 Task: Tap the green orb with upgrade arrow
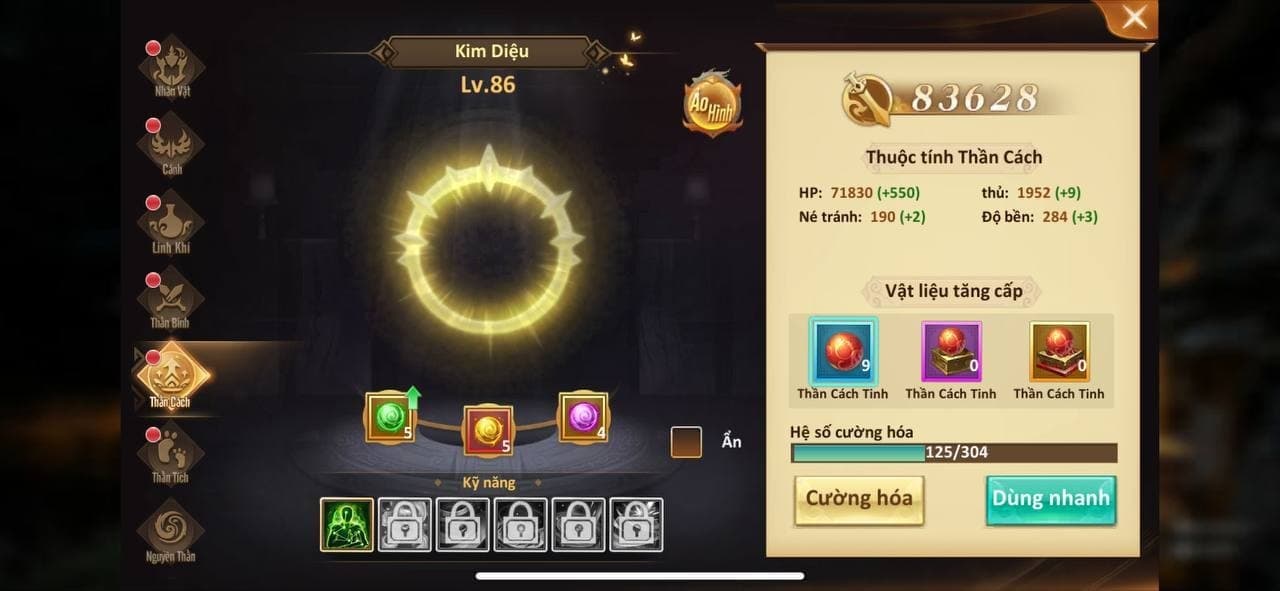(x=391, y=418)
